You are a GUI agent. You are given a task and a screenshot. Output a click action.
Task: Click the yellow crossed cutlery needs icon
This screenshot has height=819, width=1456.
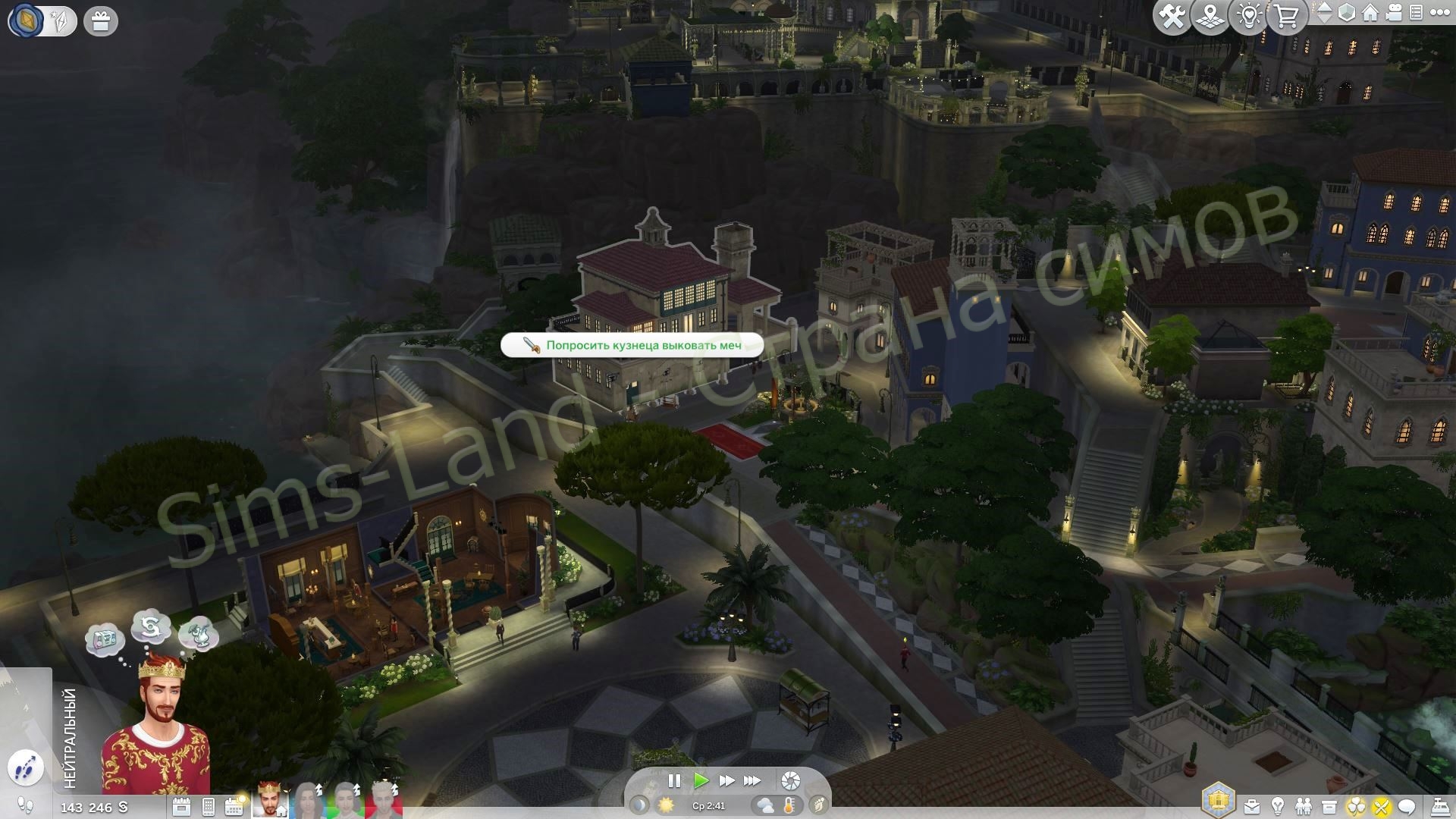(1382, 806)
